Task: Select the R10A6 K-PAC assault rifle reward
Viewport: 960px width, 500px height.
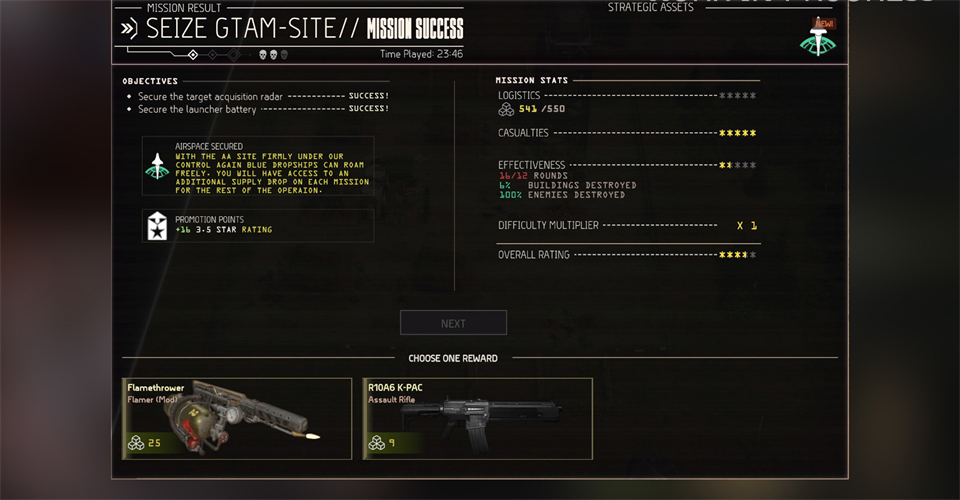Action: click(477, 418)
